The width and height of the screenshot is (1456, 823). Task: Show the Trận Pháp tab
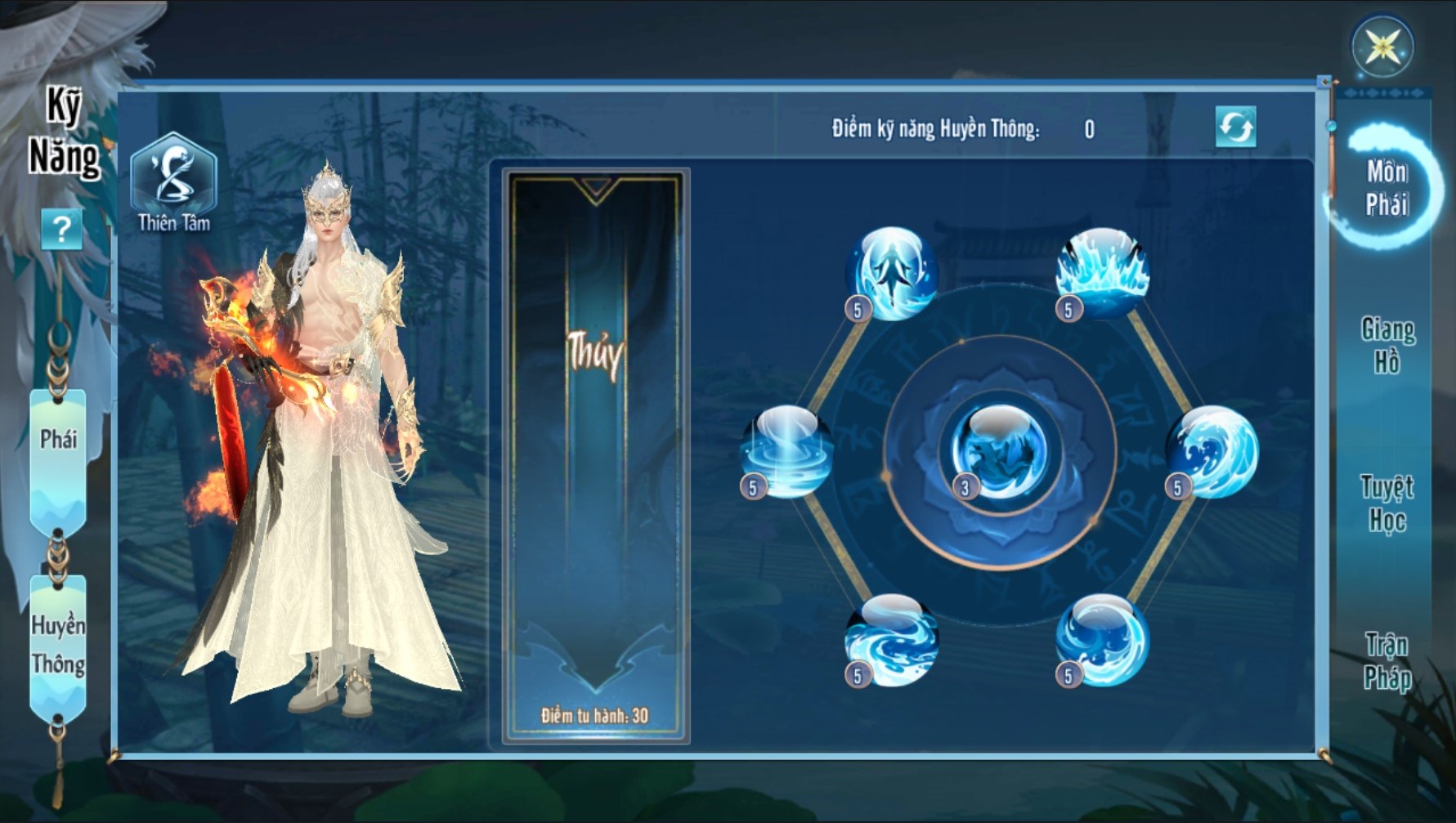click(x=1387, y=661)
